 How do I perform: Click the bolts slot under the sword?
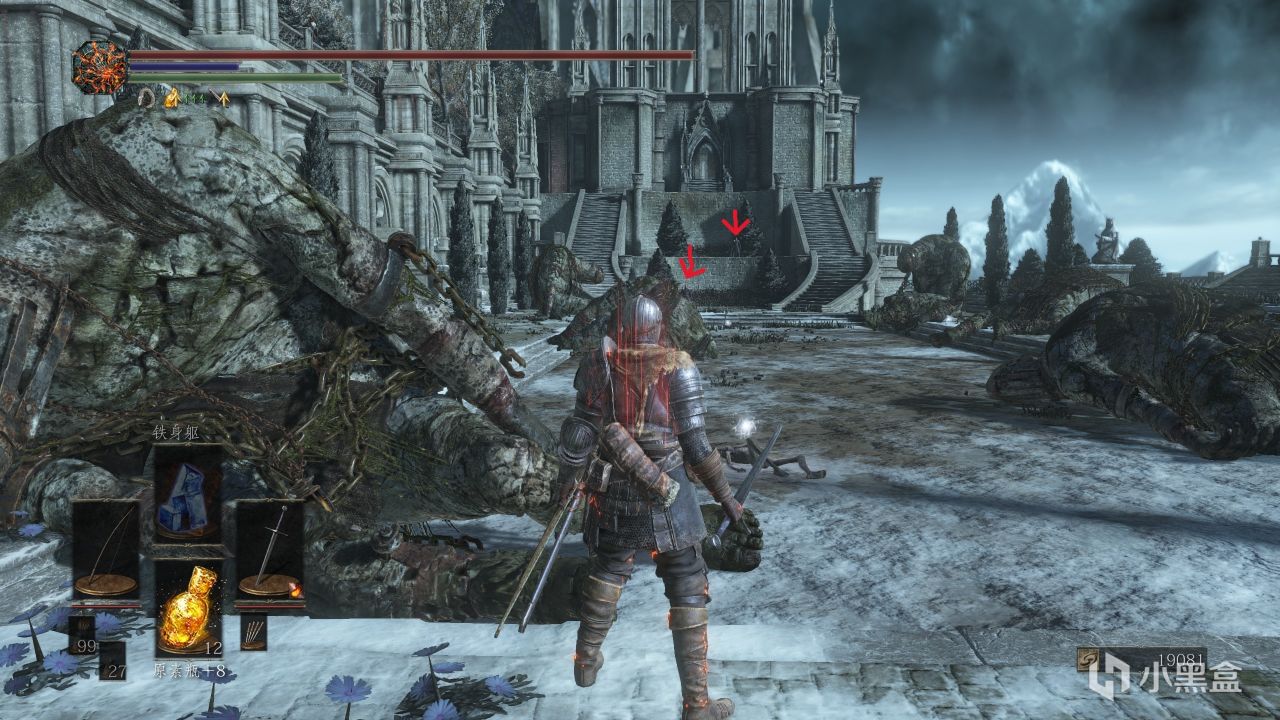click(x=253, y=632)
